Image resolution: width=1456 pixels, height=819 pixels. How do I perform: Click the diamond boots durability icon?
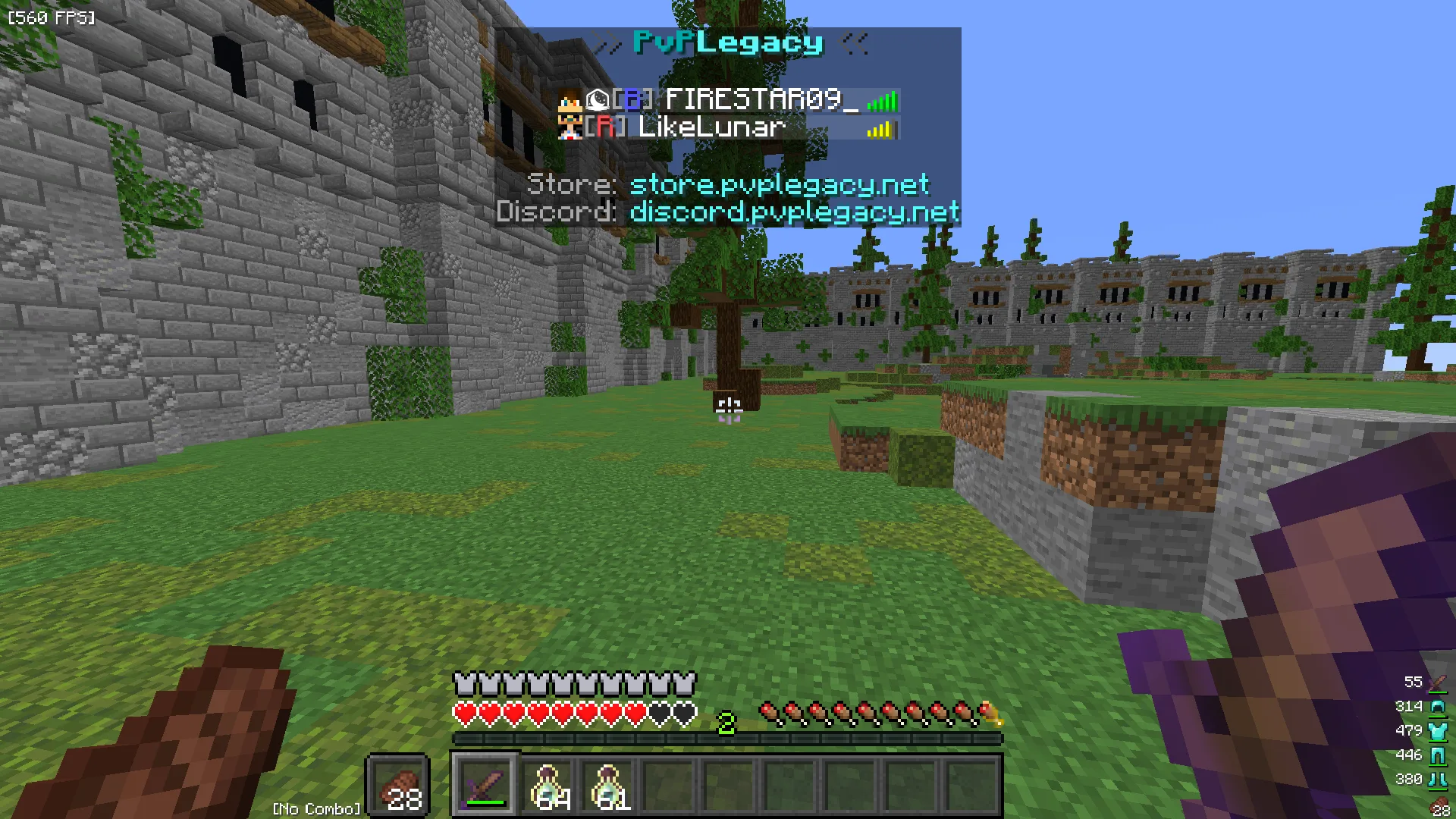[x=1437, y=780]
